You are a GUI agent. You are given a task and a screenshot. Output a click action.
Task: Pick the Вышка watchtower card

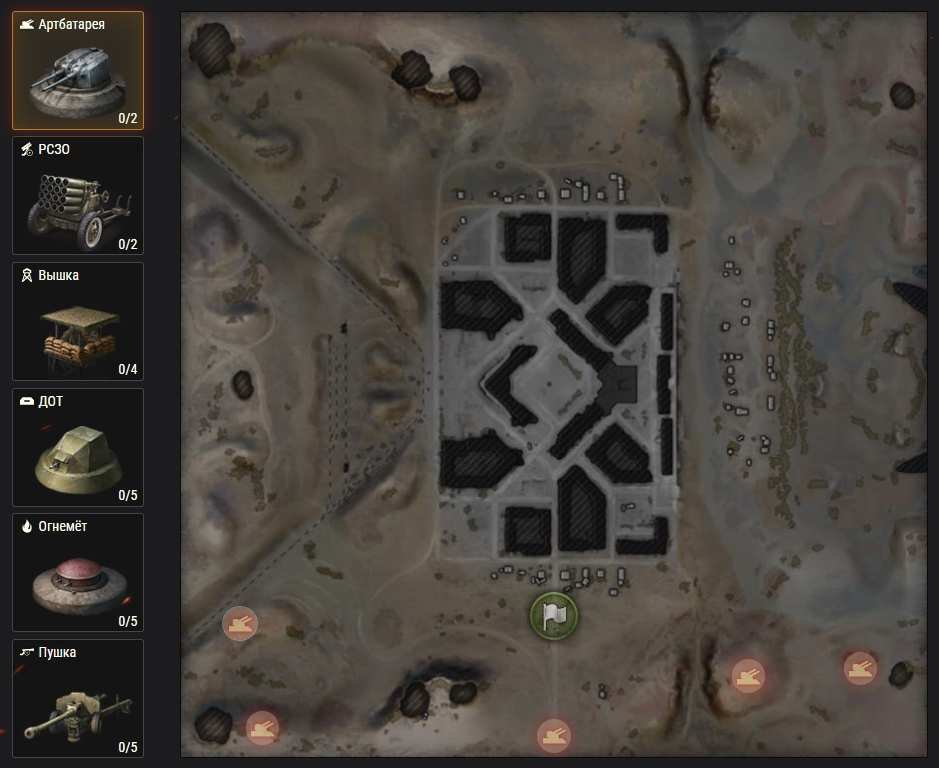78,322
